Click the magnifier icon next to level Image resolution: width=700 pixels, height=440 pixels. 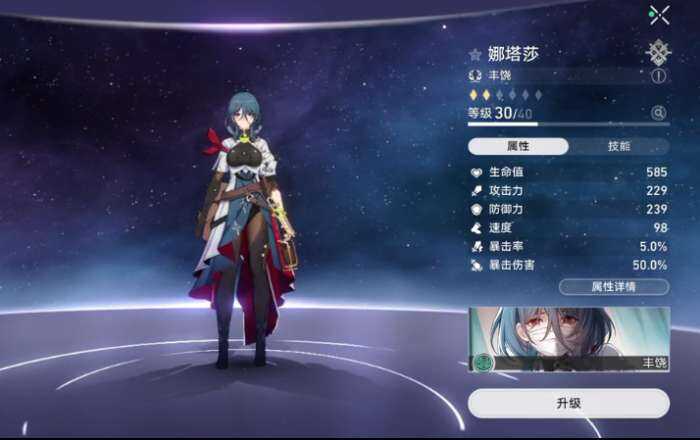[658, 113]
